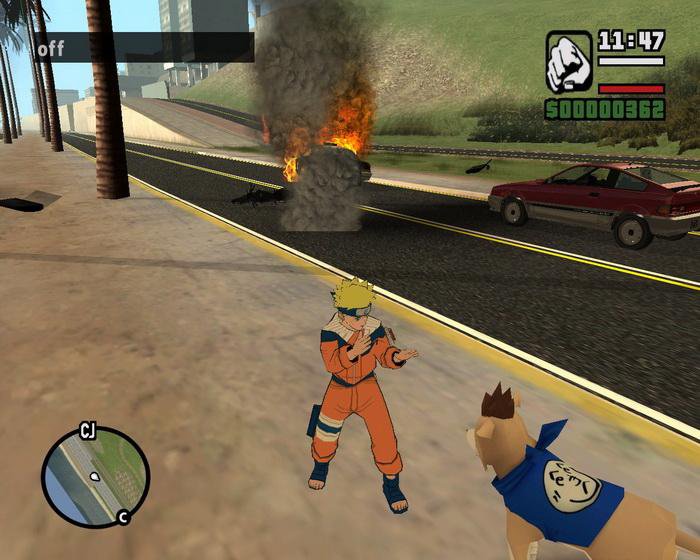Screen dimensions: 700x560
Task: Click the fist weapon icon
Action: (569, 62)
